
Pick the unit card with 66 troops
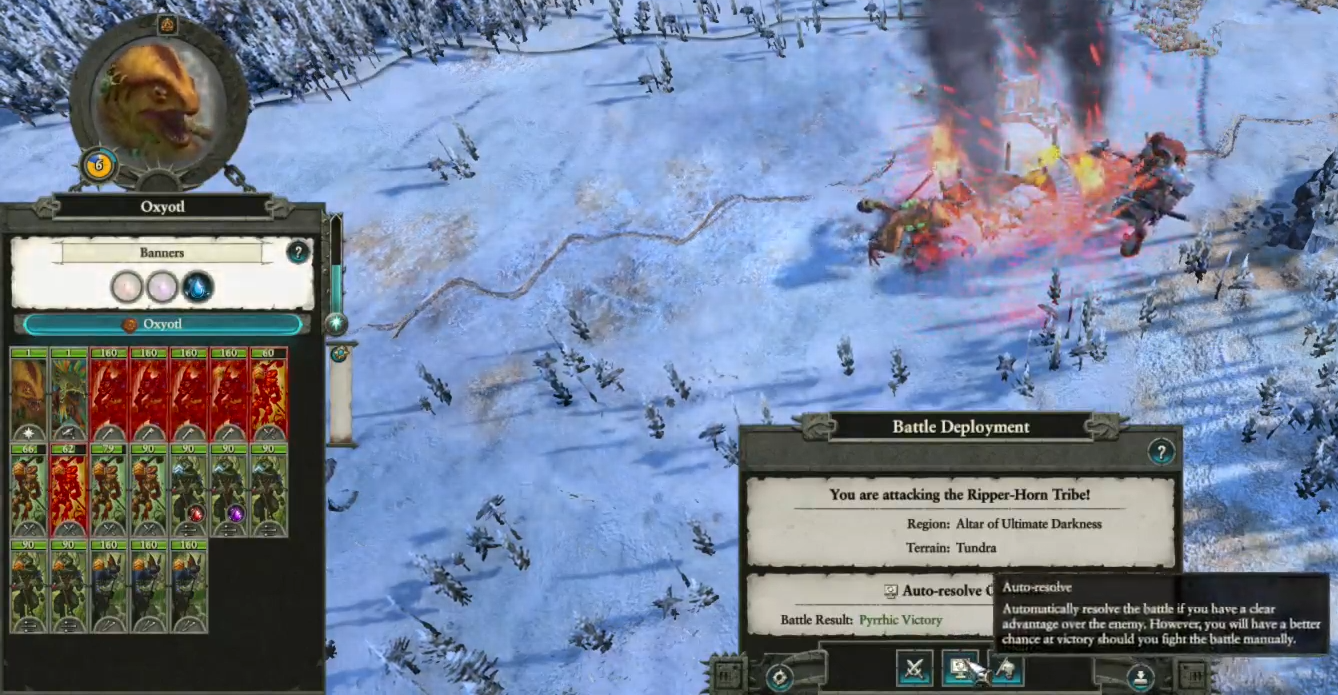(x=29, y=490)
